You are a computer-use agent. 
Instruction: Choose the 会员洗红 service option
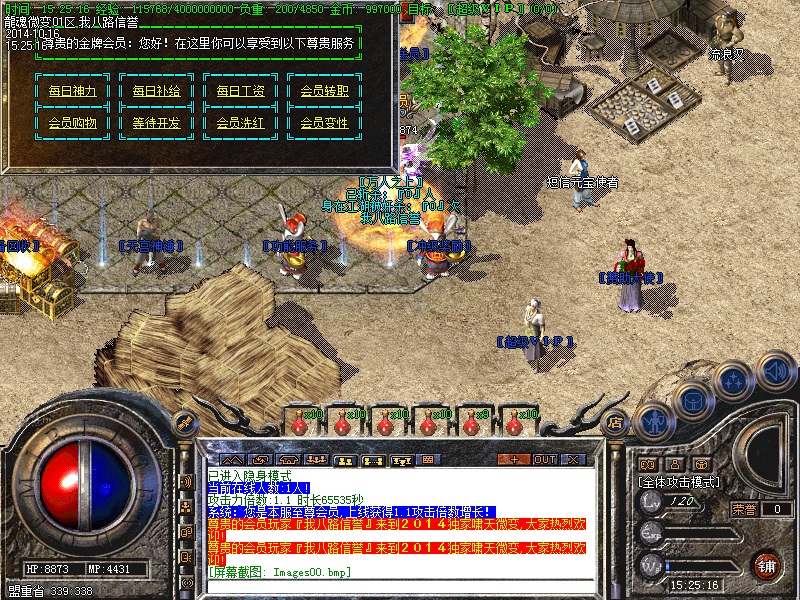tap(240, 123)
